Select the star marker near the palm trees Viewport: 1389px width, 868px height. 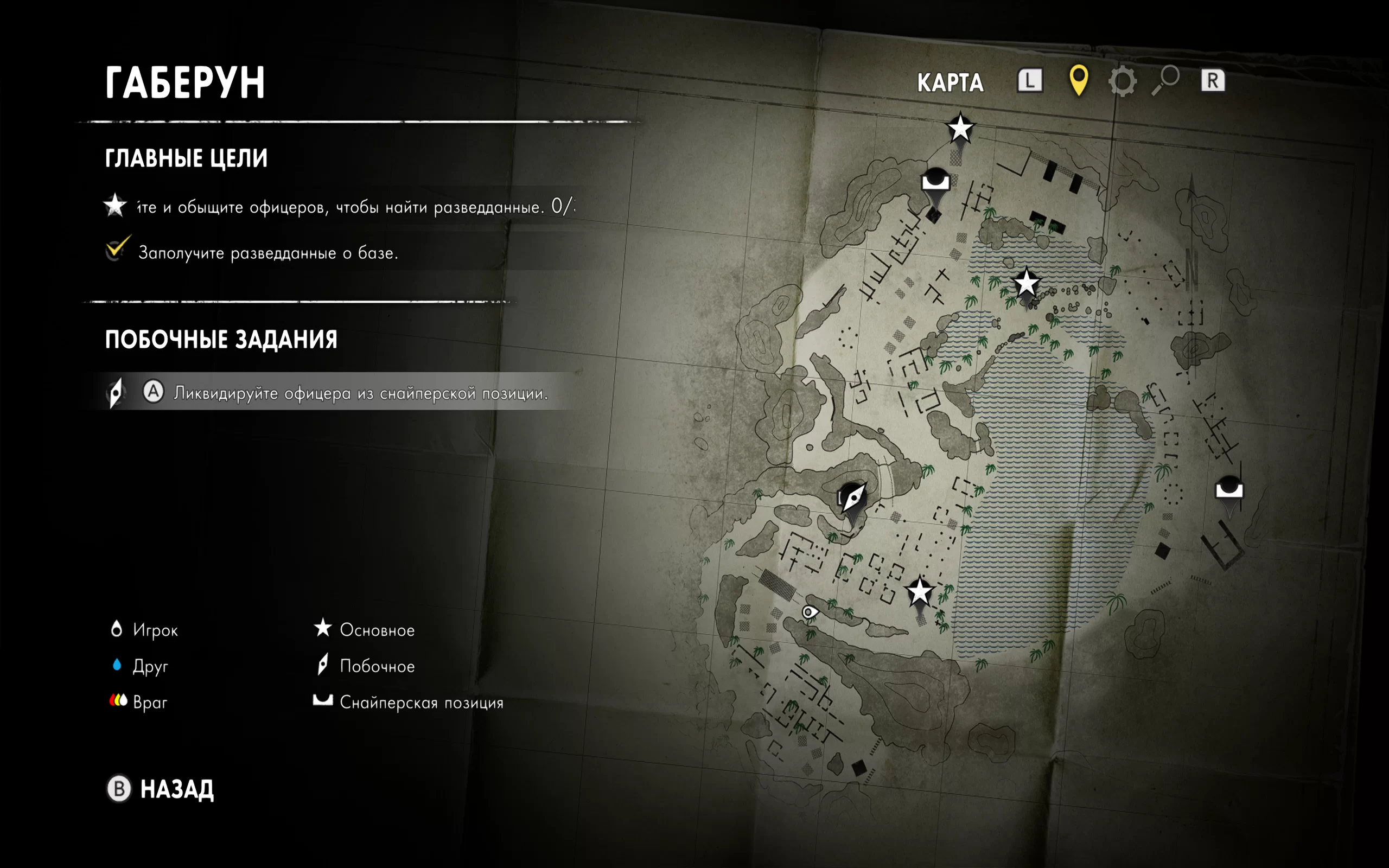[x=1026, y=284]
